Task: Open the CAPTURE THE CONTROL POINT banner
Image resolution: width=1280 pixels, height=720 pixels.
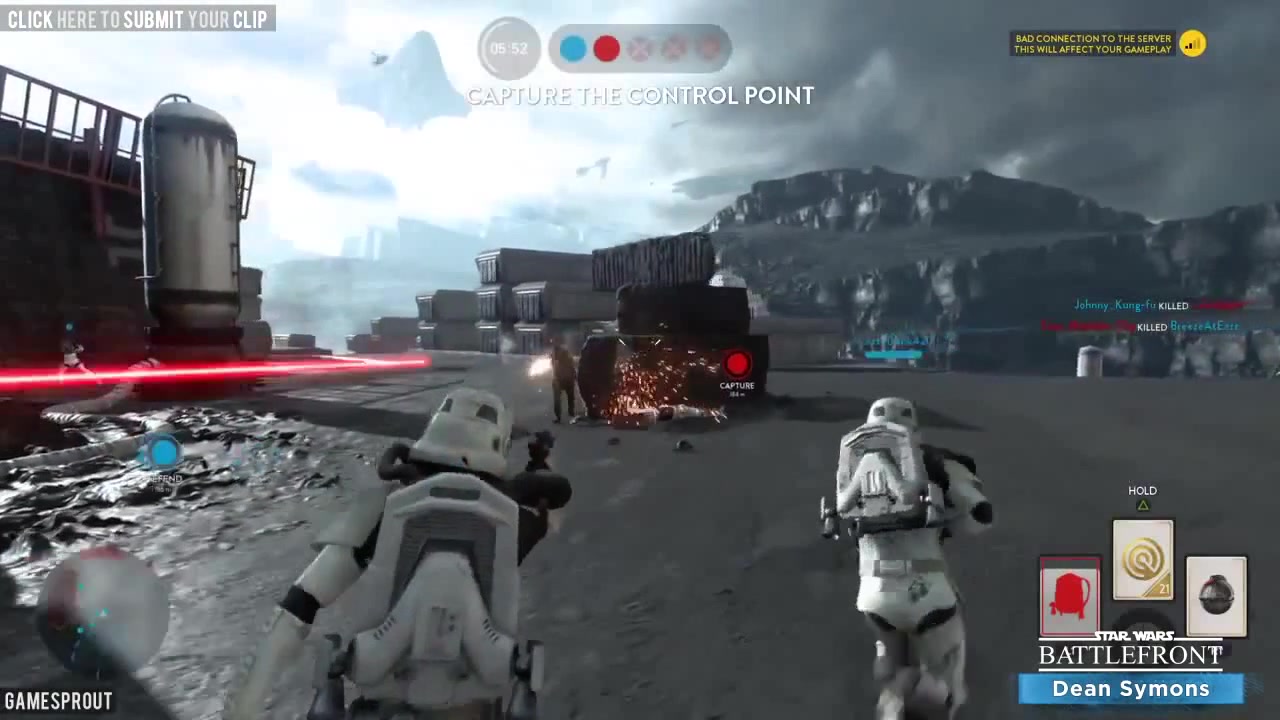Action: coord(640,96)
